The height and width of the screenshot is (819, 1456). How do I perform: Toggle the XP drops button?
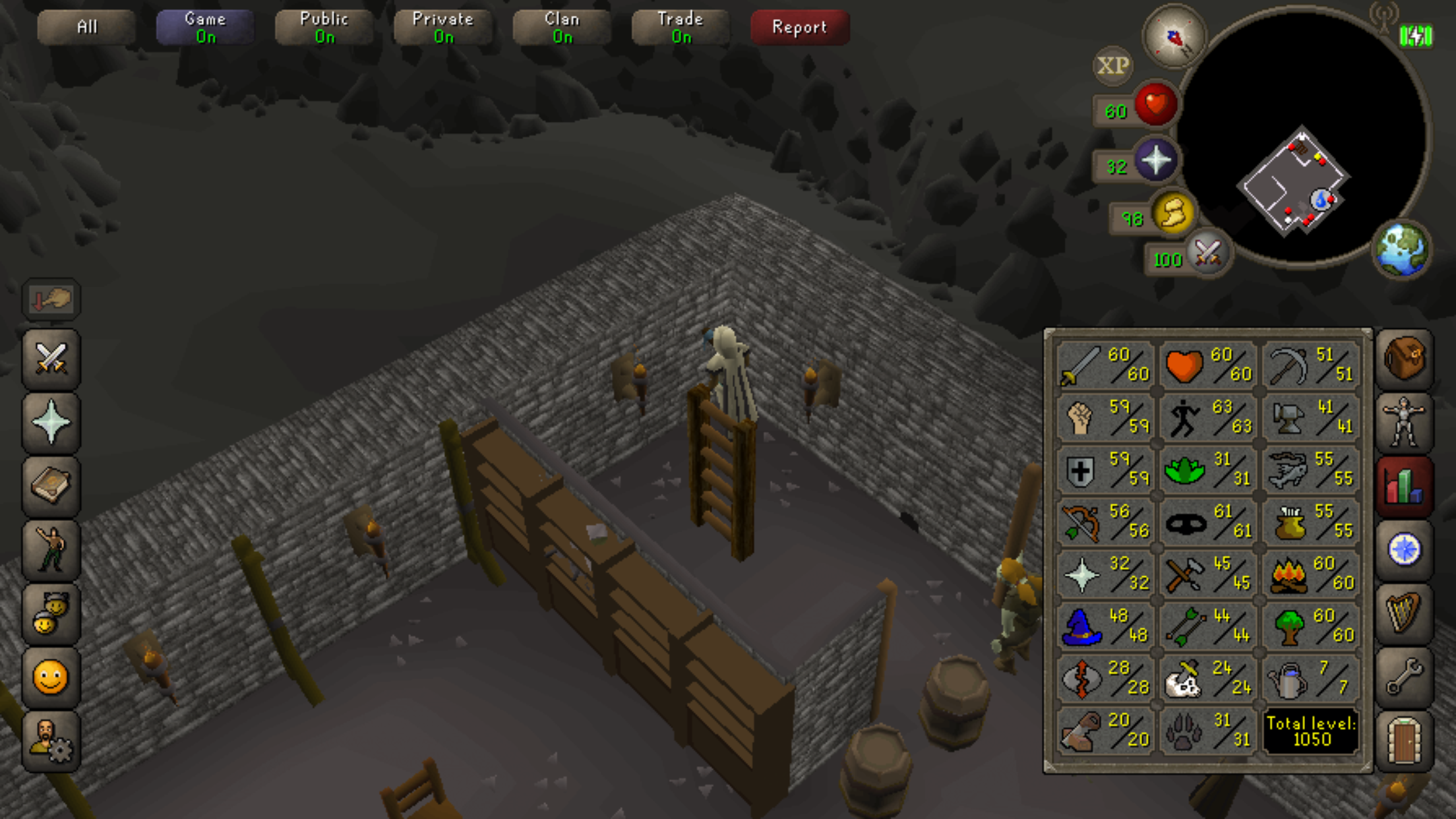(1112, 65)
